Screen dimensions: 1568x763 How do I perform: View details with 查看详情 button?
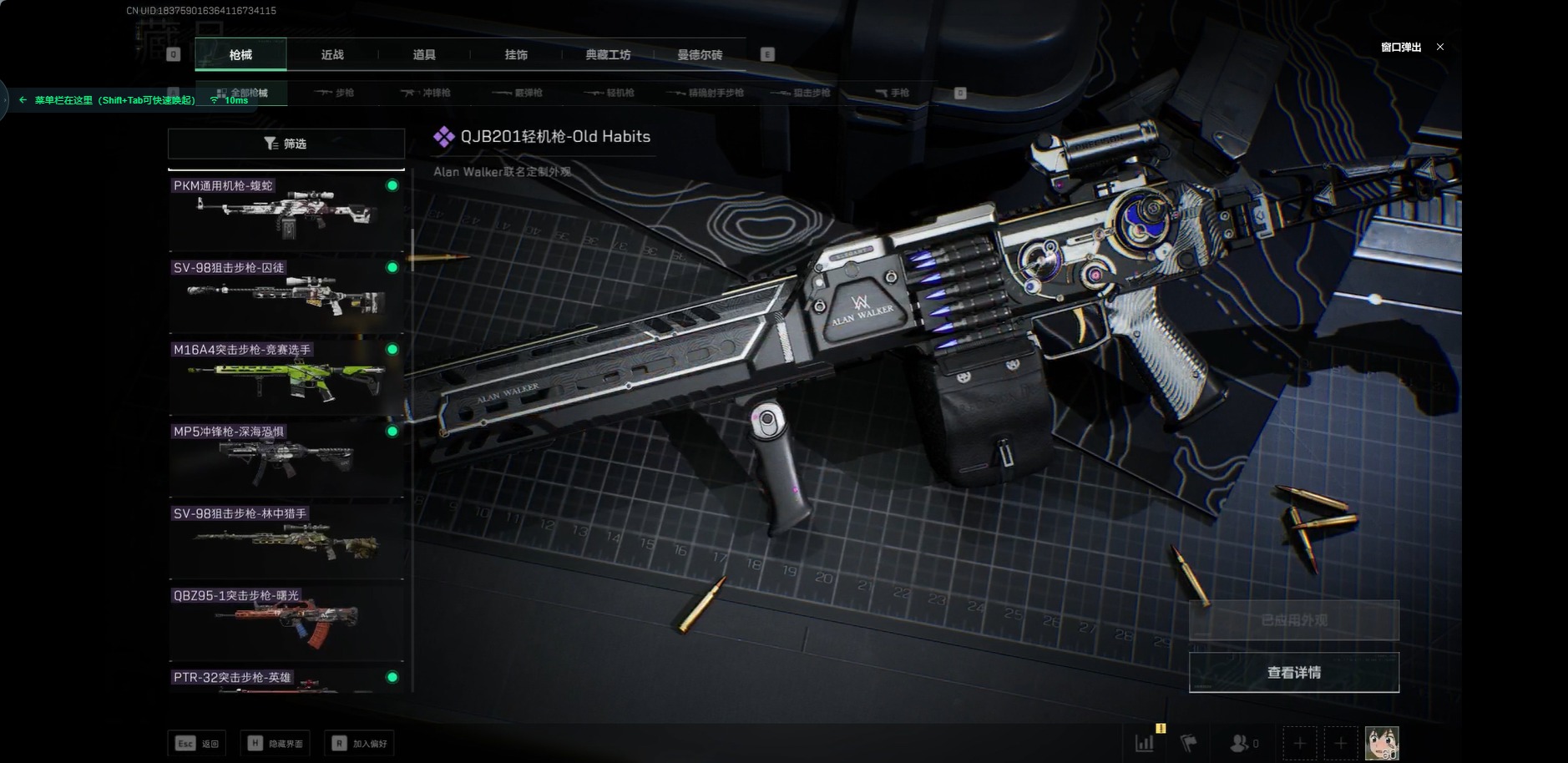[1293, 673]
